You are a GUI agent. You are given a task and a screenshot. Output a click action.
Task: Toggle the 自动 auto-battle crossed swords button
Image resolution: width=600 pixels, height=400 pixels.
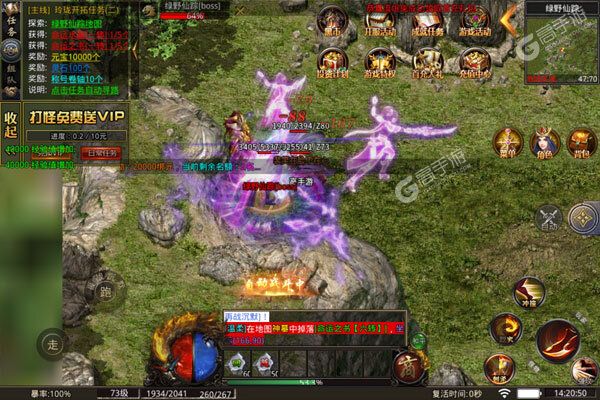548,217
